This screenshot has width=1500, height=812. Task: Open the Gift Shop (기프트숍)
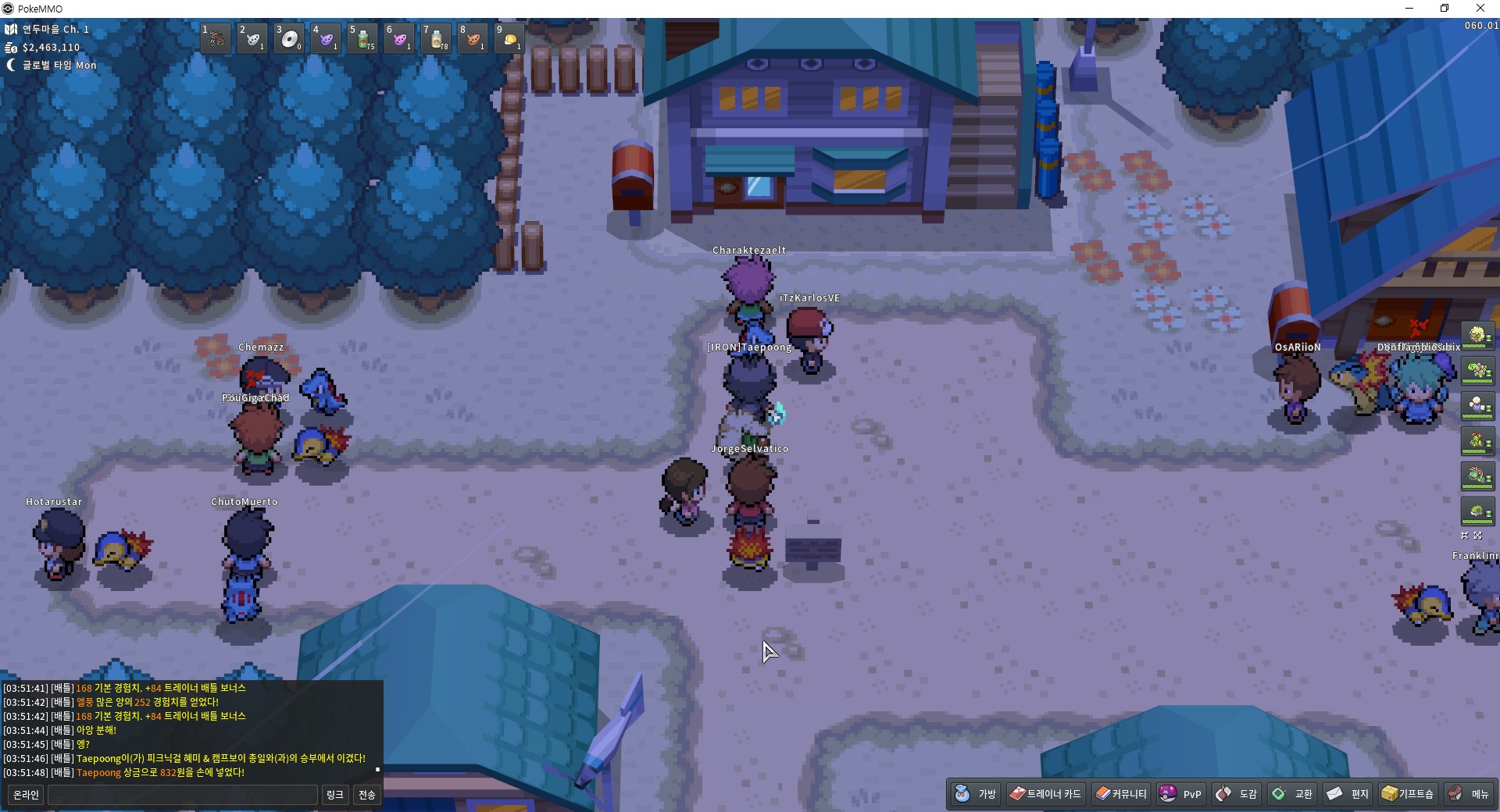point(1408,794)
